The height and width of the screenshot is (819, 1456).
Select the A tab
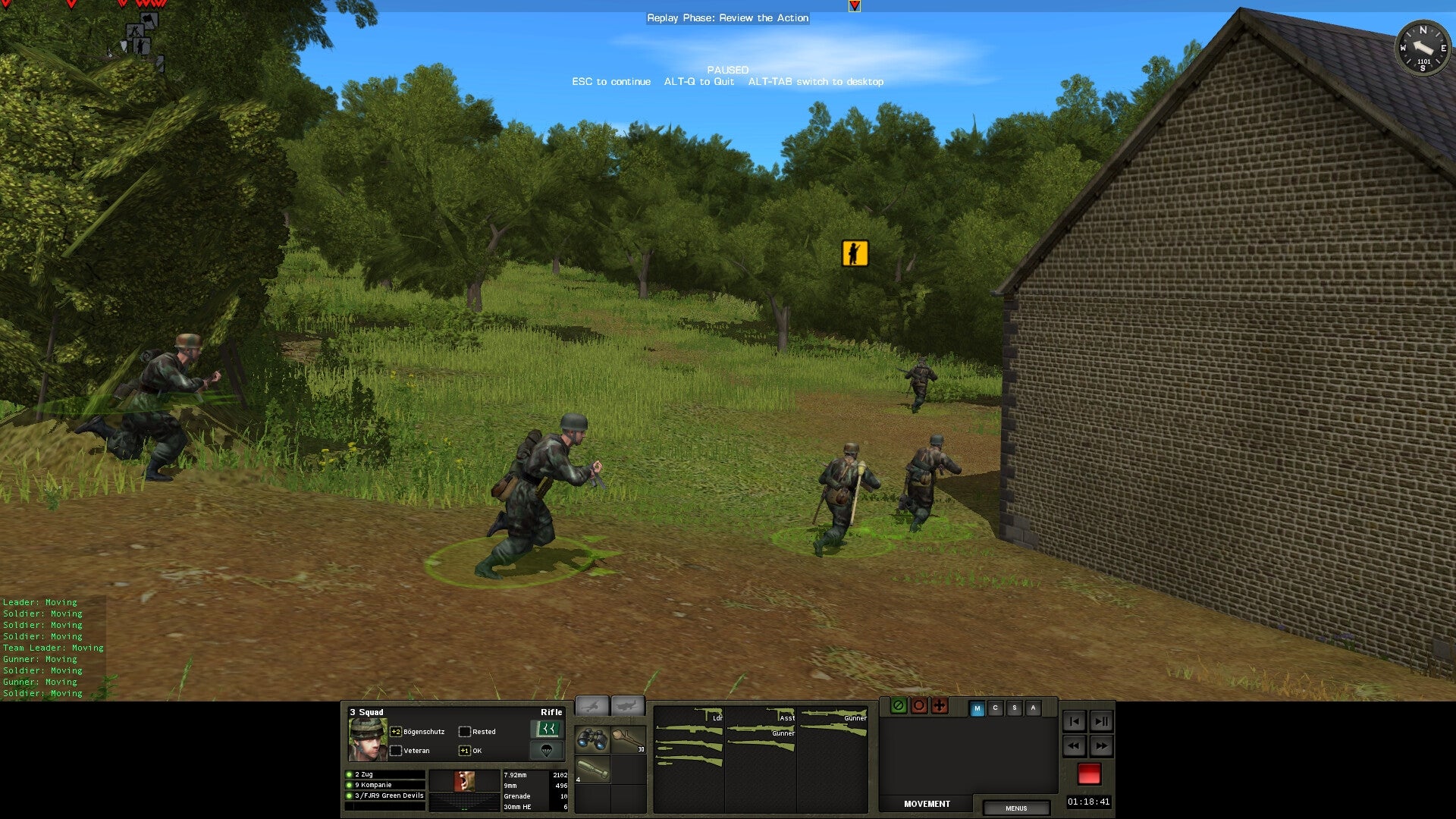pos(1033,708)
